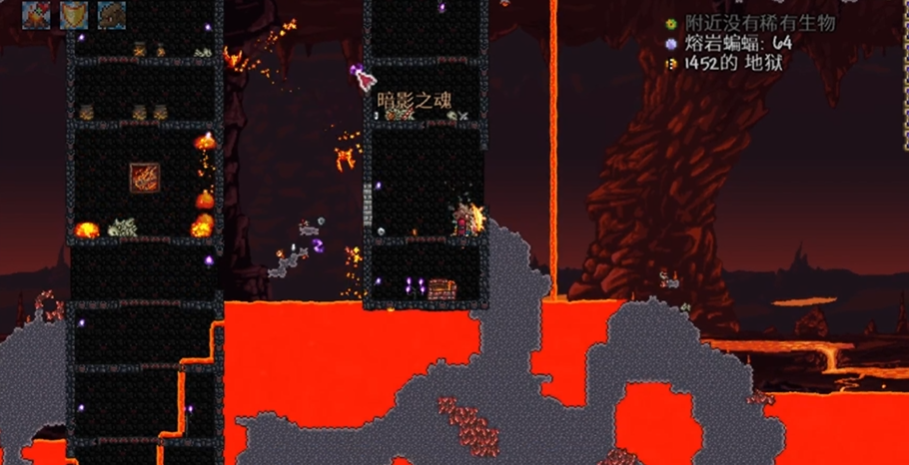Click the brown creature buff icon
909x465 pixels.
110,14
